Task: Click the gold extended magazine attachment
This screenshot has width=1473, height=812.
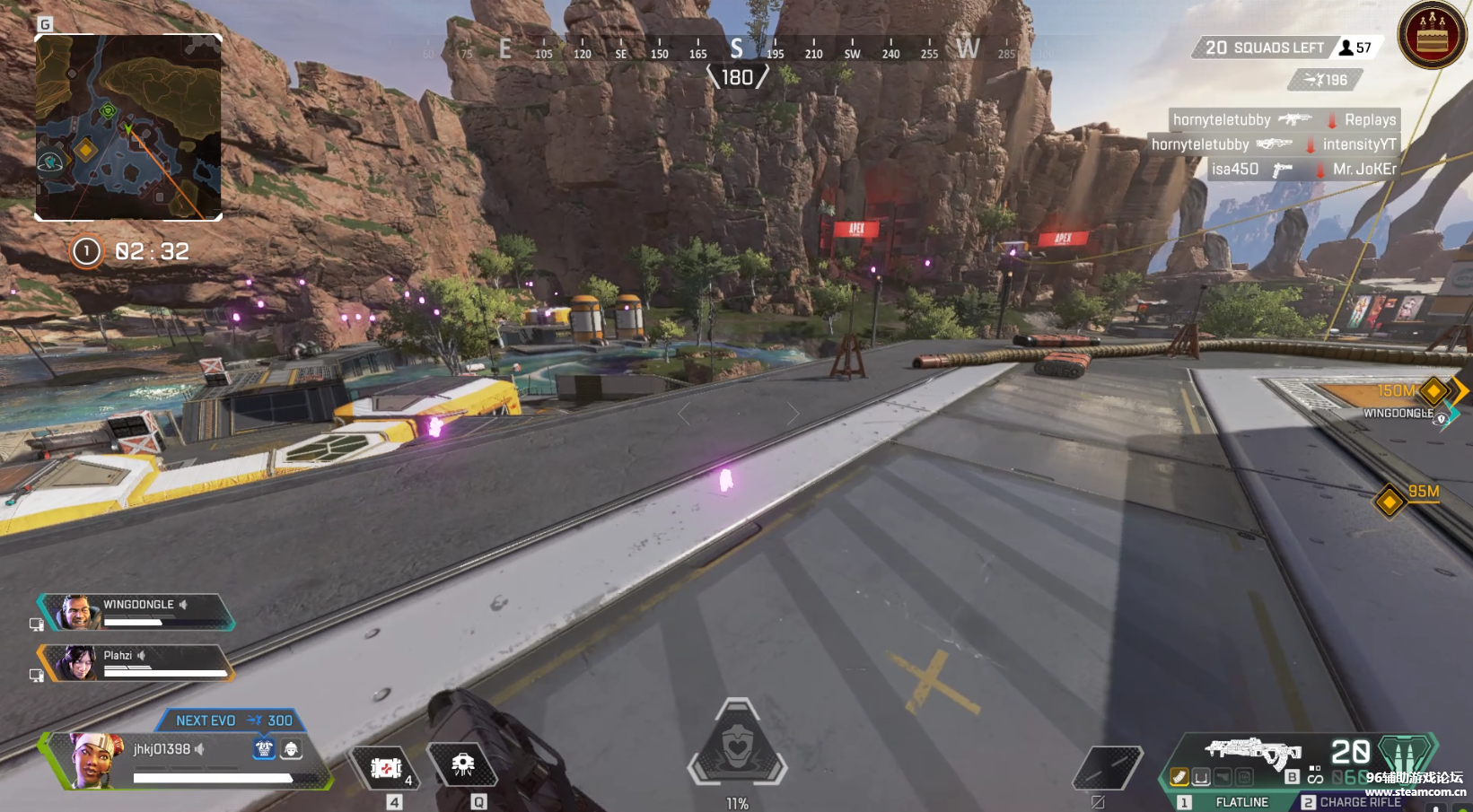Action: pyautogui.click(x=1179, y=777)
